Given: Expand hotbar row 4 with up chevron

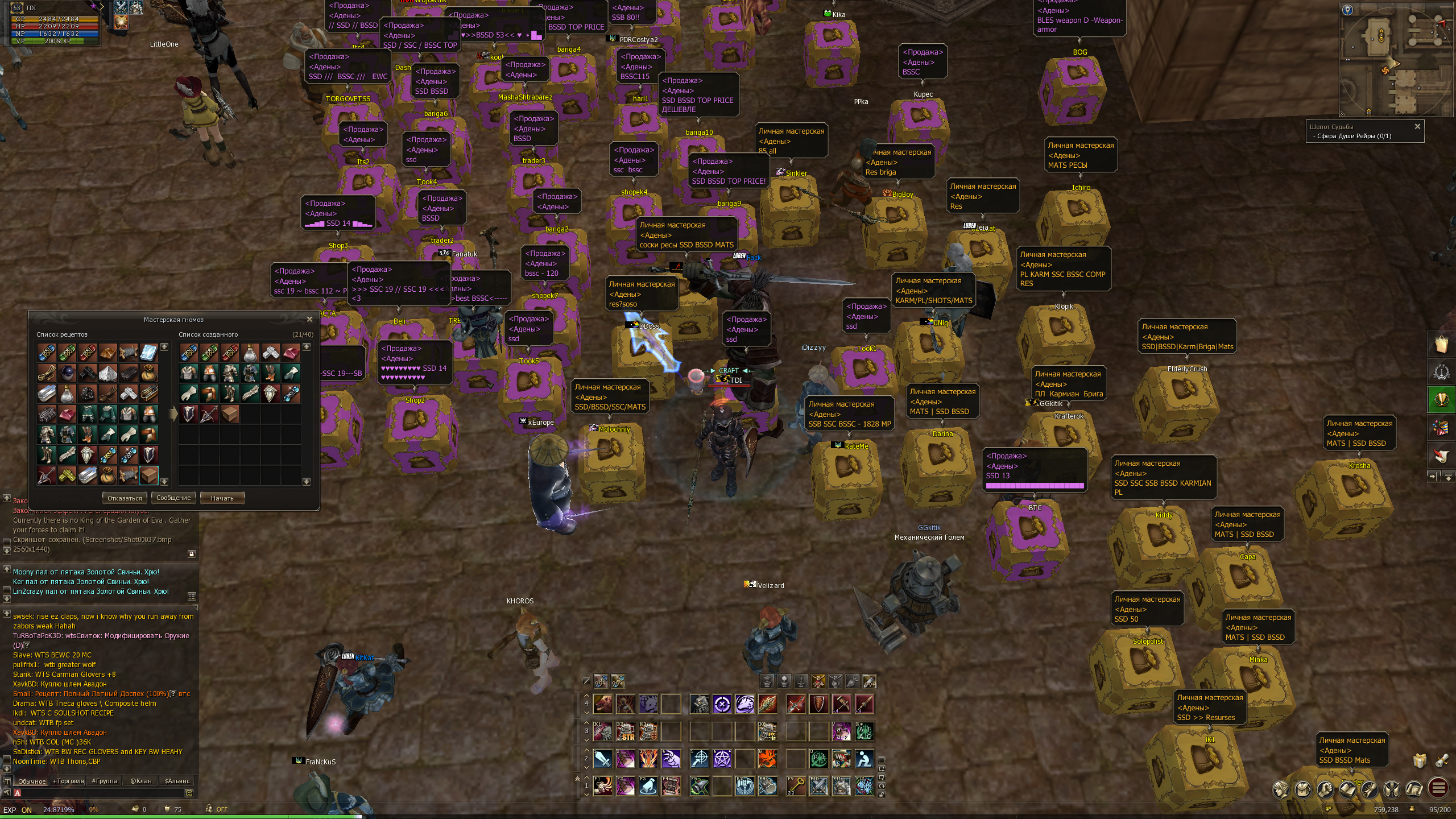Looking at the screenshot, I should pos(586,696).
